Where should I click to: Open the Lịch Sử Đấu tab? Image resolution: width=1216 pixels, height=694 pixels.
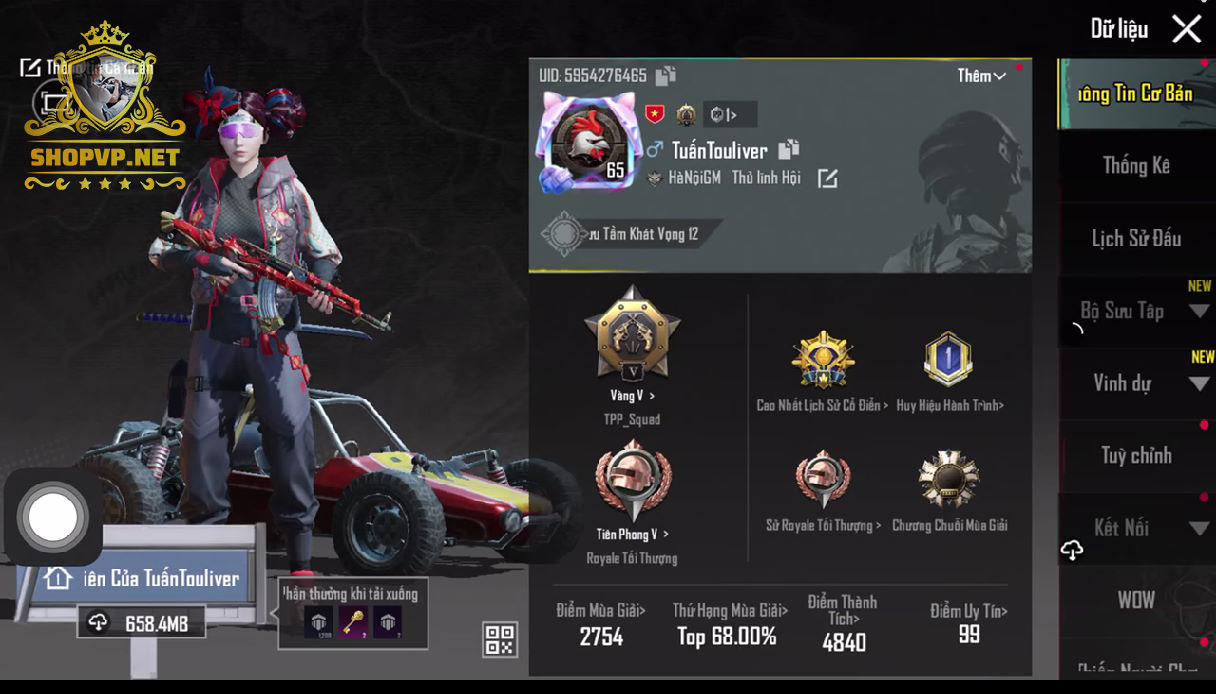click(x=1136, y=239)
